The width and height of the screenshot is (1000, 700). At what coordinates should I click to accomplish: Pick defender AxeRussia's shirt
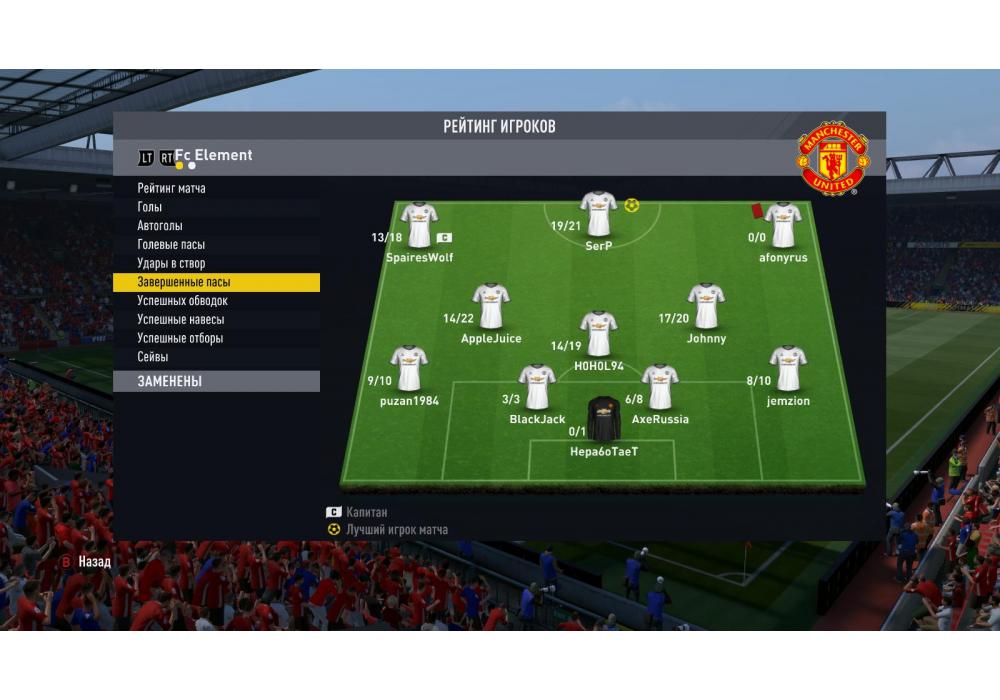click(x=660, y=386)
